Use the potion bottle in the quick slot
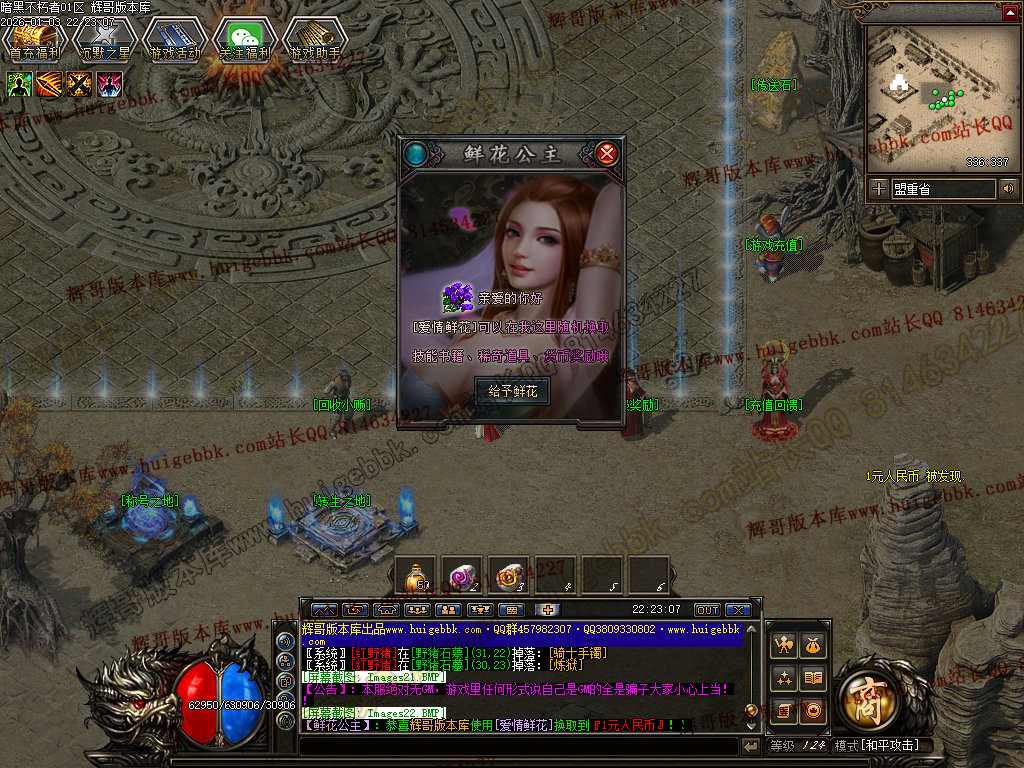This screenshot has height=768, width=1024. 415,576
